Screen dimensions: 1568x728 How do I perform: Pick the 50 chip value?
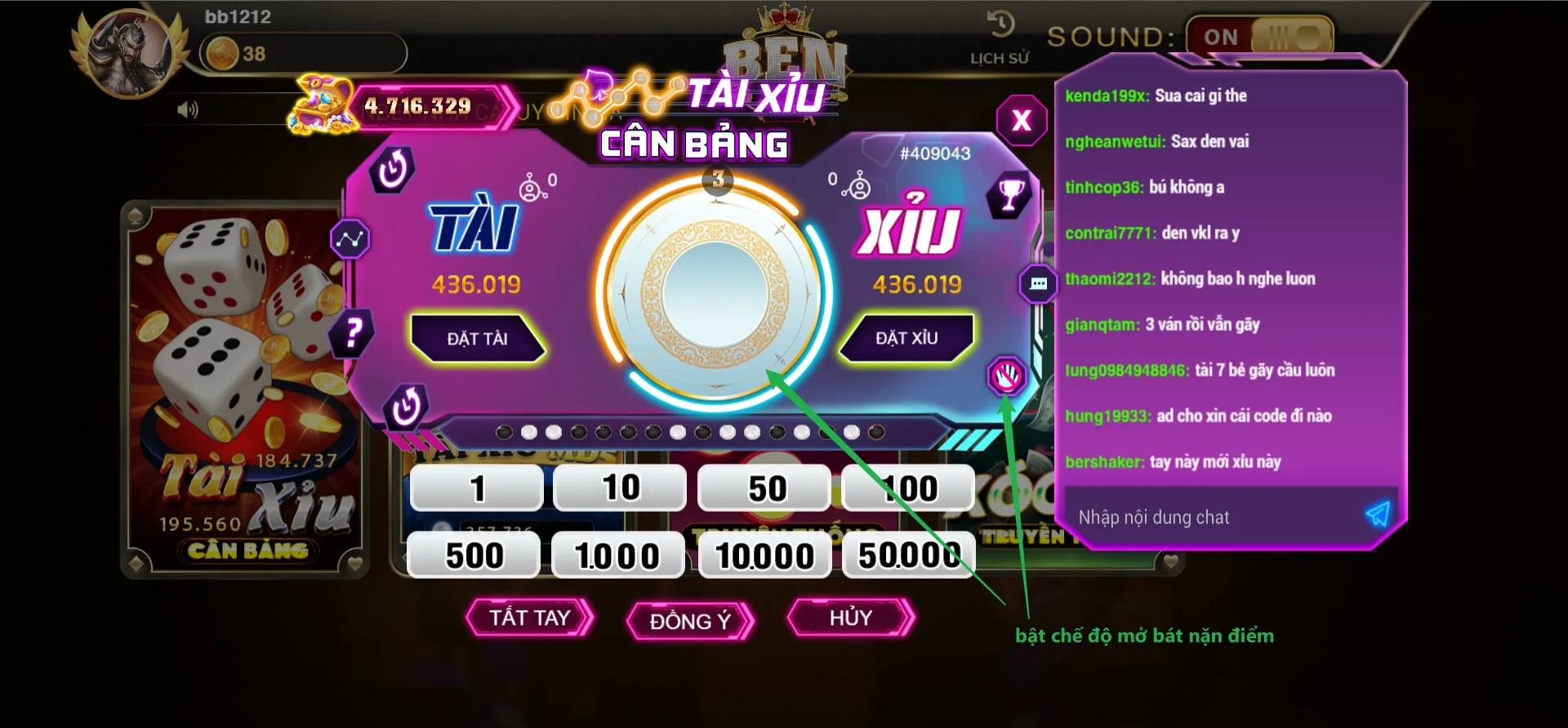click(765, 488)
